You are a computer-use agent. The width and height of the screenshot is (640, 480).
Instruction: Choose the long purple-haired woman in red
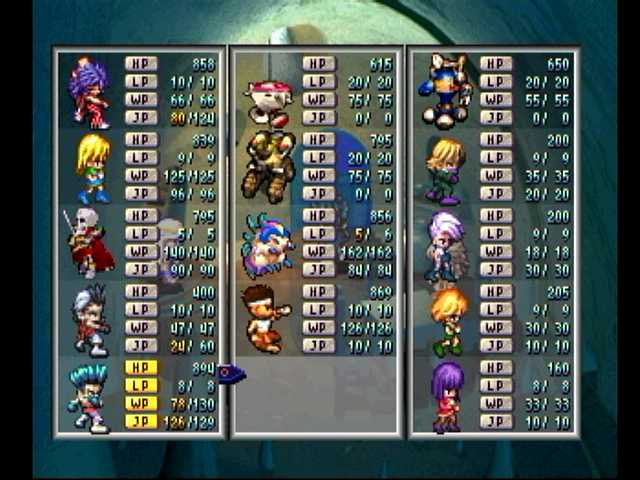(446, 397)
